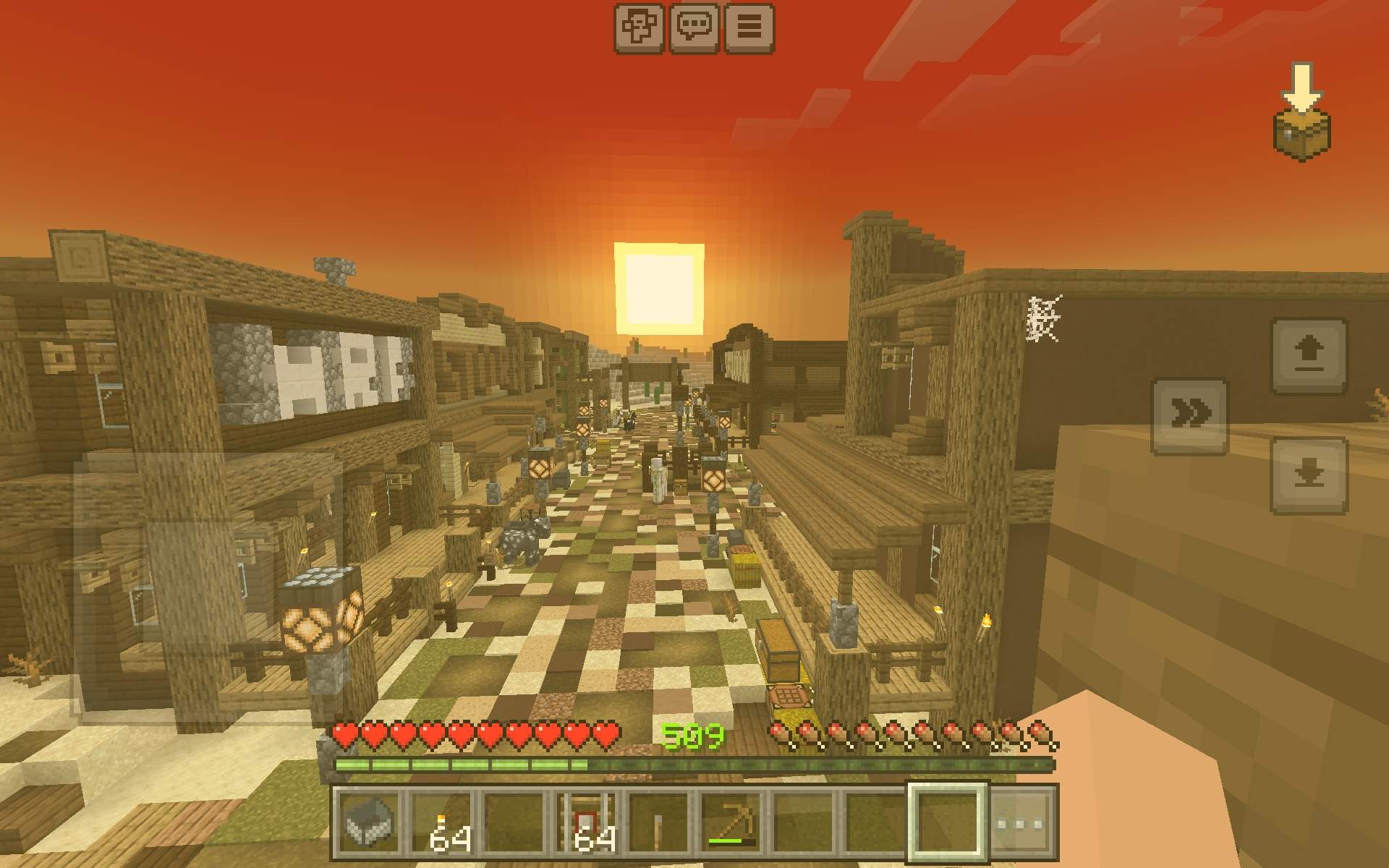Screen dimensions: 1389x868
Task: Select the rail stack hotbar slot
Action: 586,822
